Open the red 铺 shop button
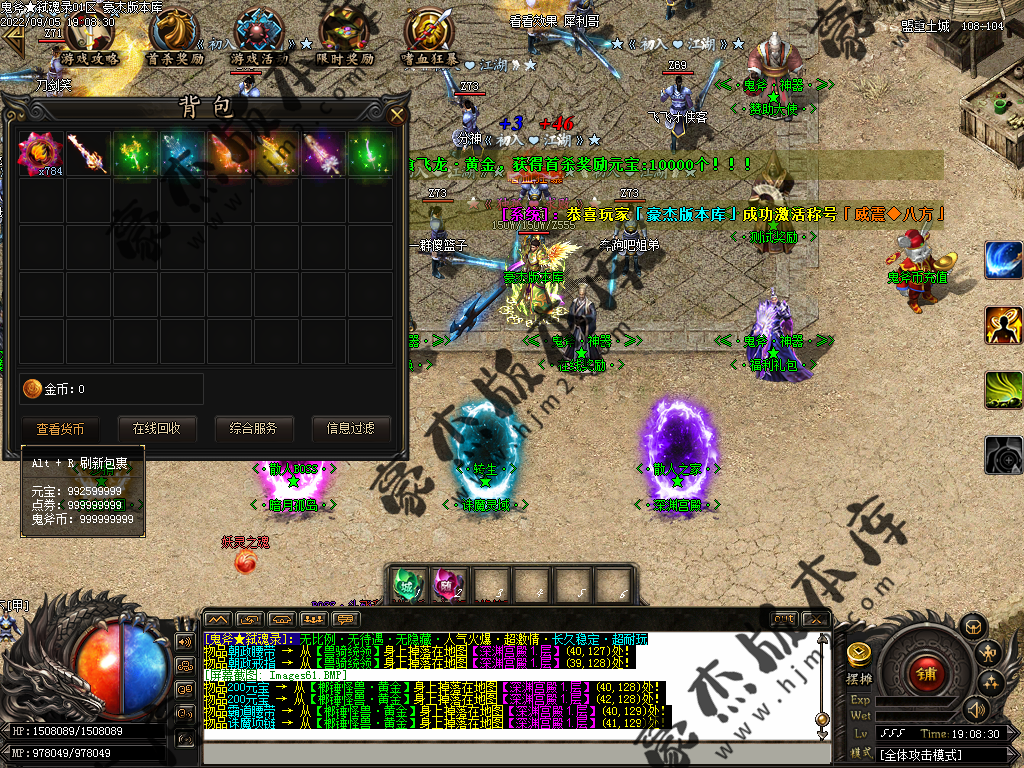Viewport: 1024px width, 768px height. pos(926,673)
